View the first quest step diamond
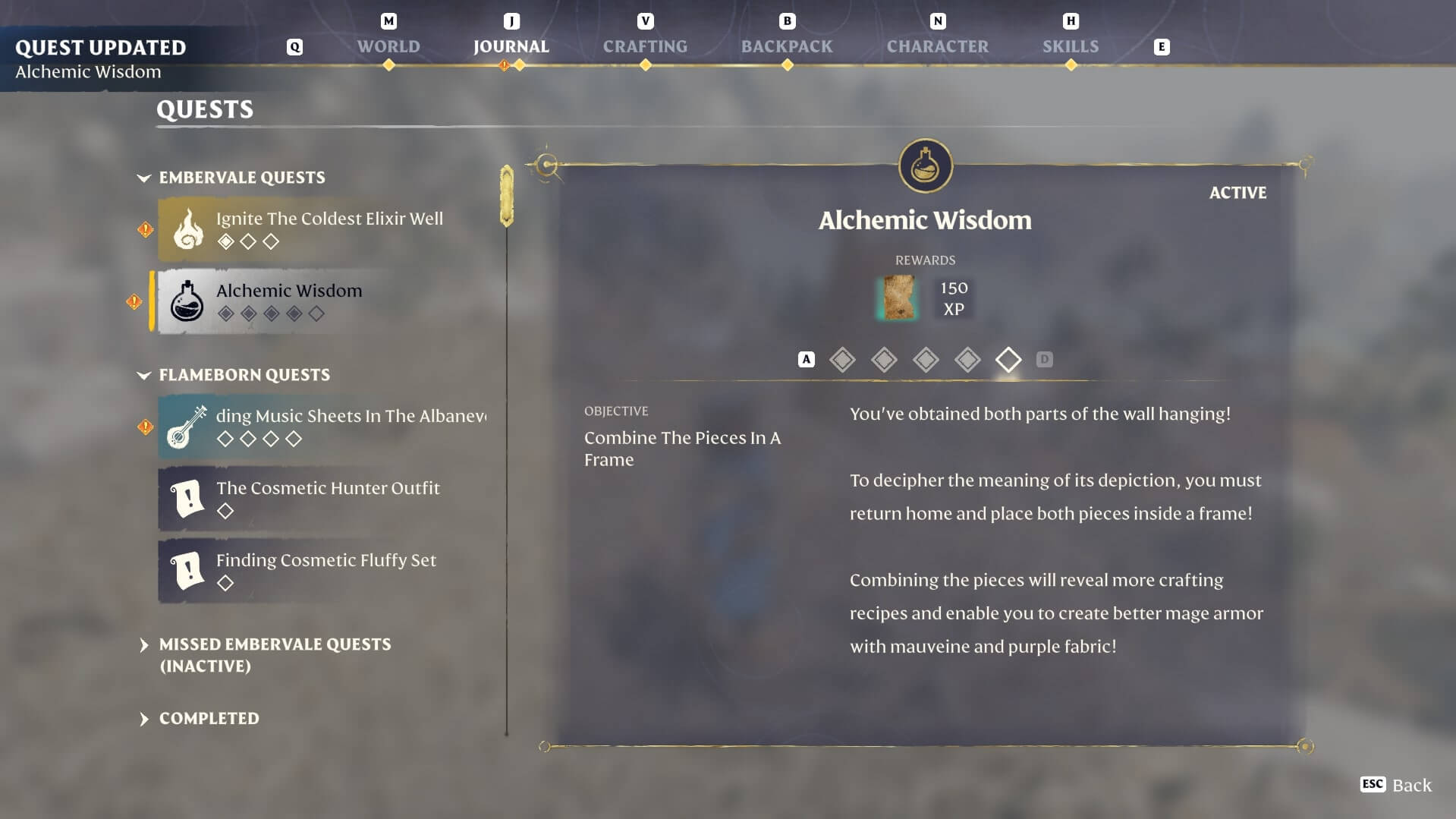Screen dimensions: 1456x819 (842, 359)
